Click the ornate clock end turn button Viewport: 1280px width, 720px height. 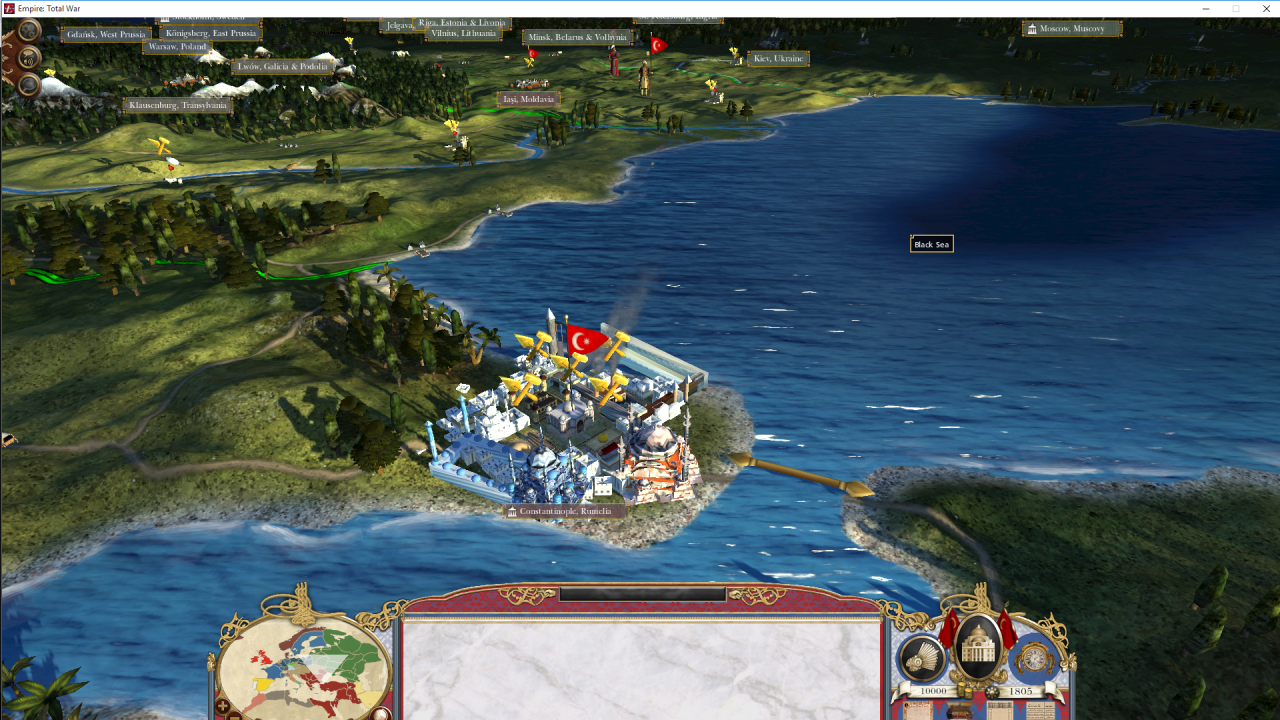coord(1035,659)
